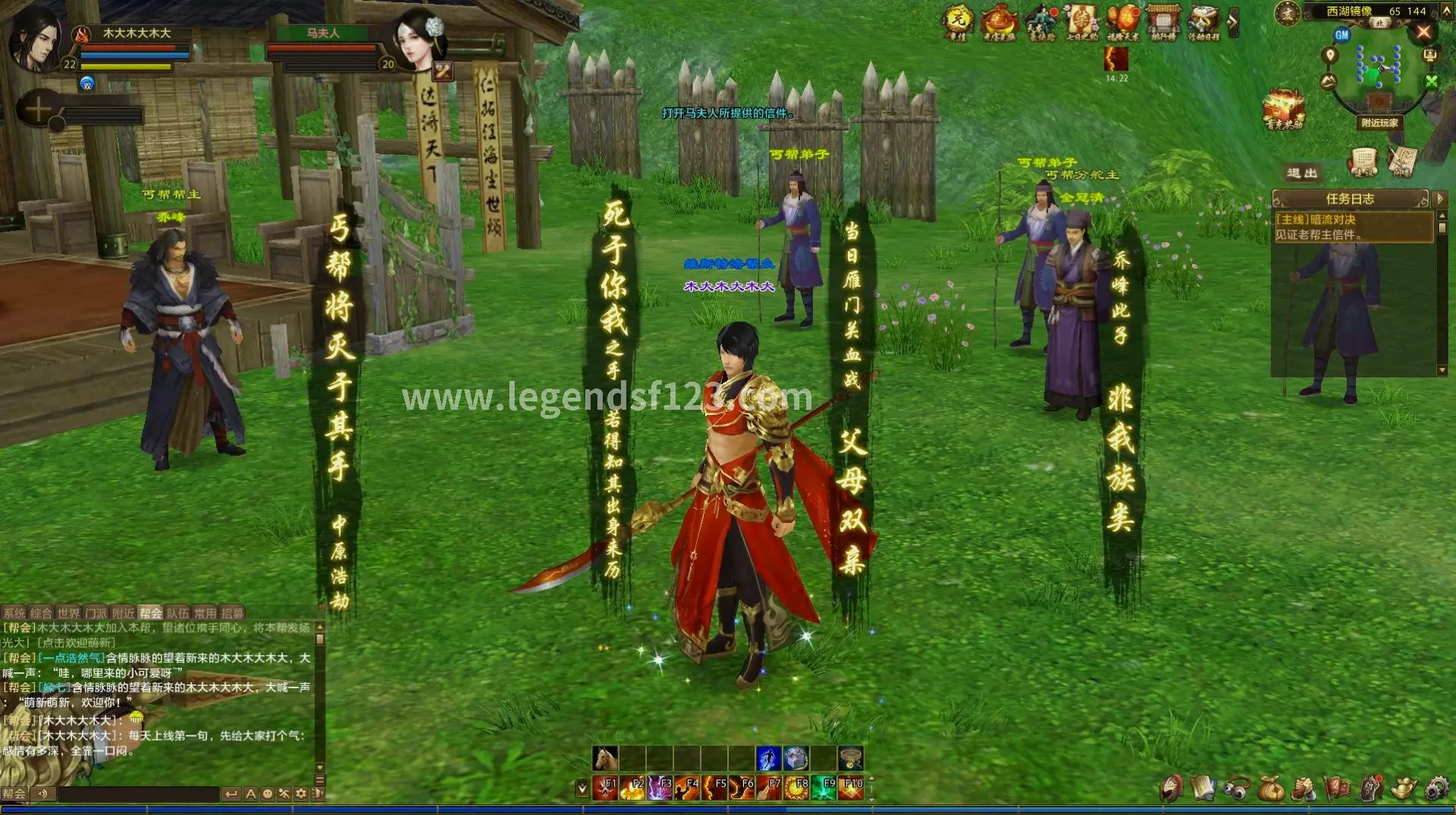Open the 任务日志 quest log header
The height and width of the screenshot is (815, 1456).
(1350, 199)
